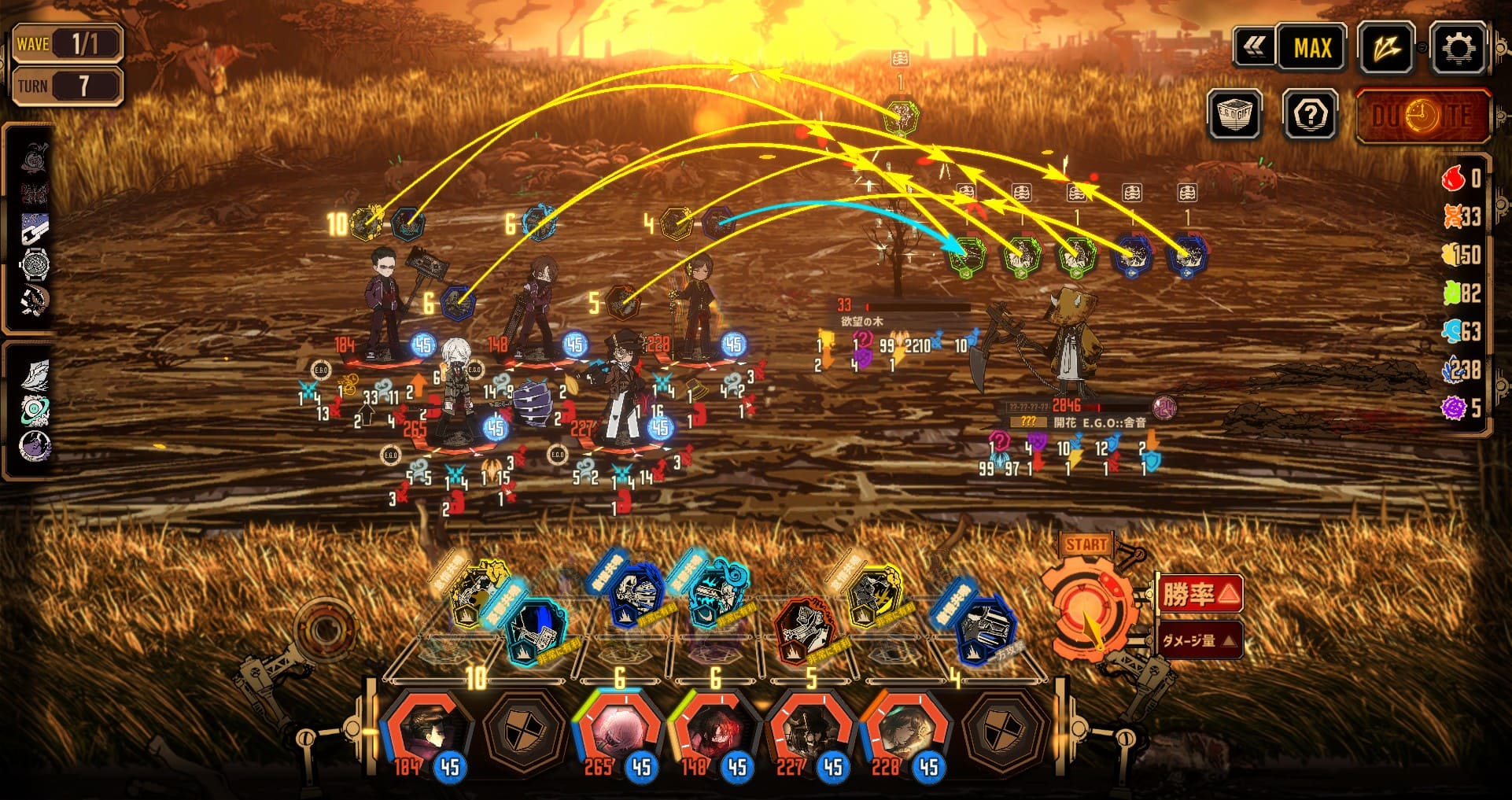Choose the ダメージ量 damage auto-select
Image resolution: width=1512 pixels, height=800 pixels.
pyautogui.click(x=1199, y=640)
